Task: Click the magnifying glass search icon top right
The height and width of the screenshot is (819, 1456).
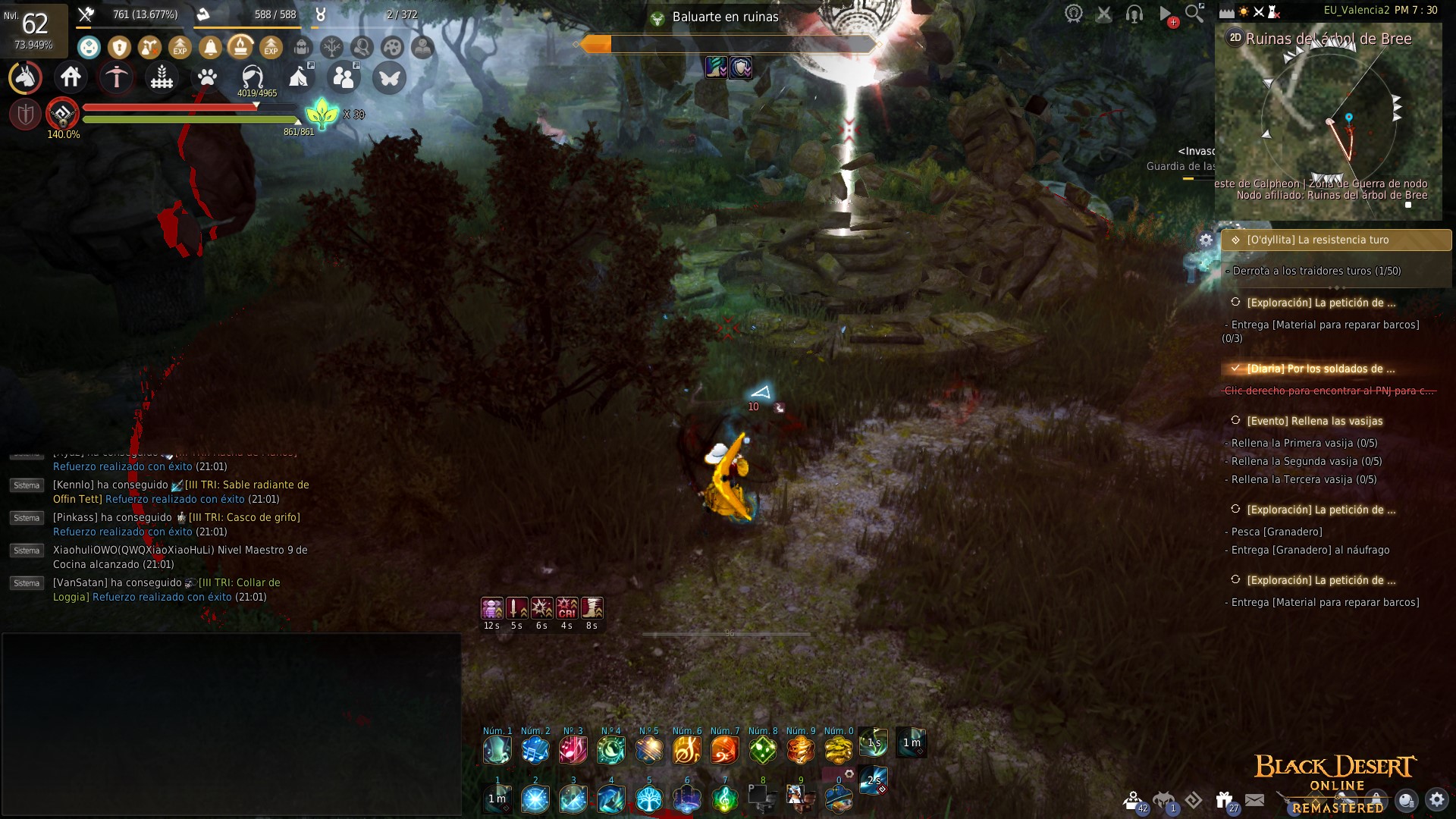Action: pyautogui.click(x=1192, y=13)
